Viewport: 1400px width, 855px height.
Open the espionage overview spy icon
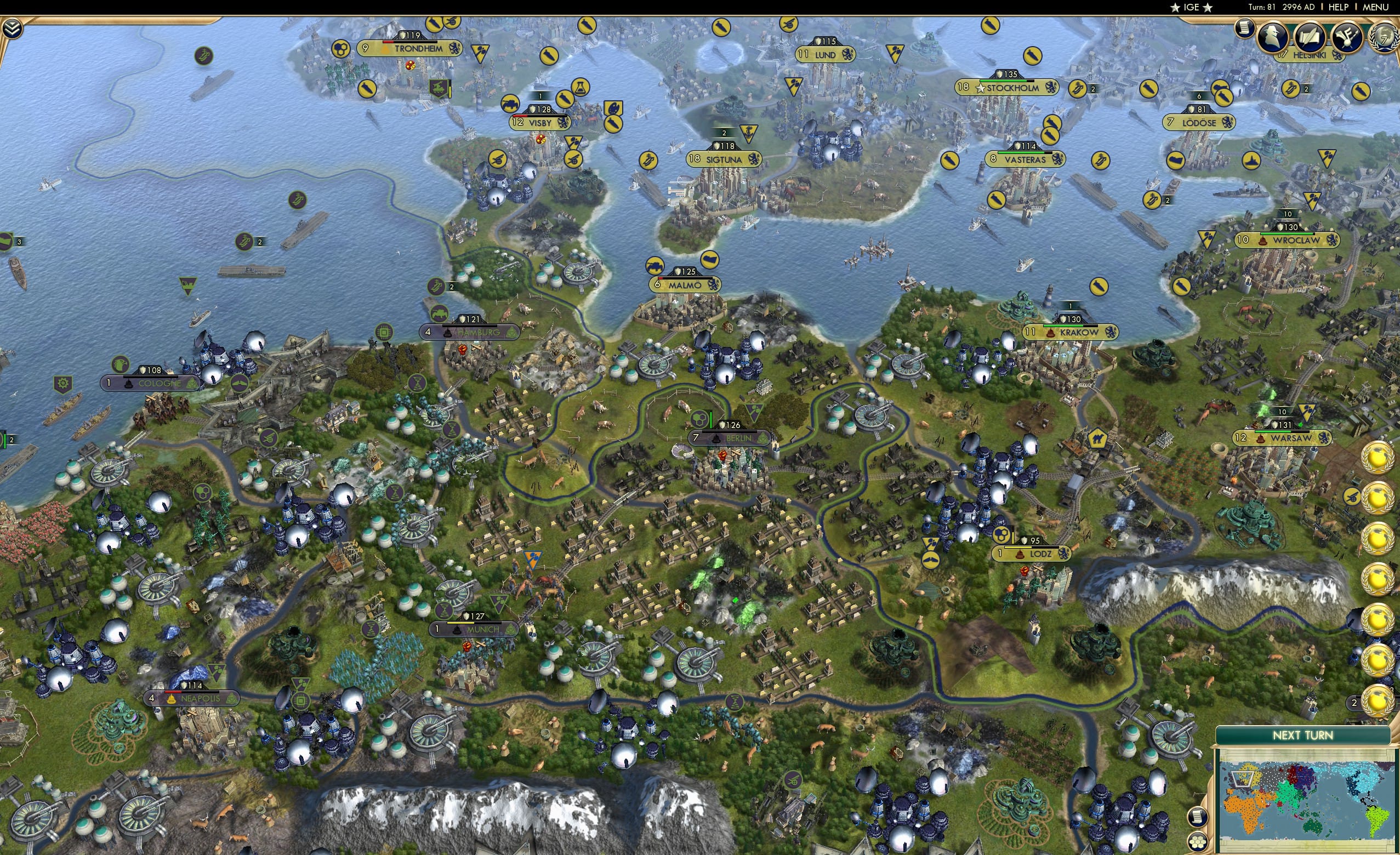1273,37
